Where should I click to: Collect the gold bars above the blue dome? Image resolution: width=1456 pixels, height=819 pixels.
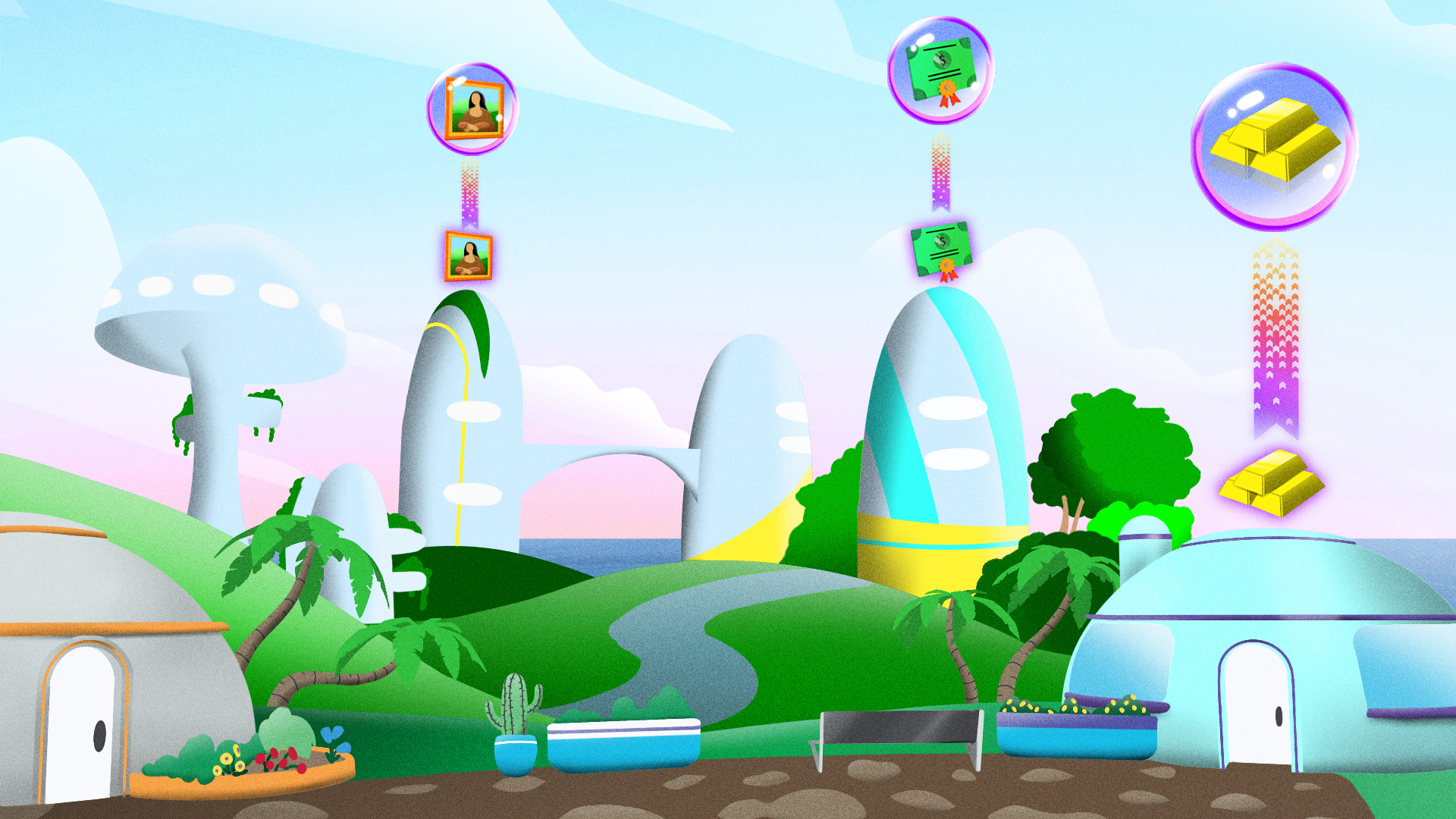tap(1272, 482)
